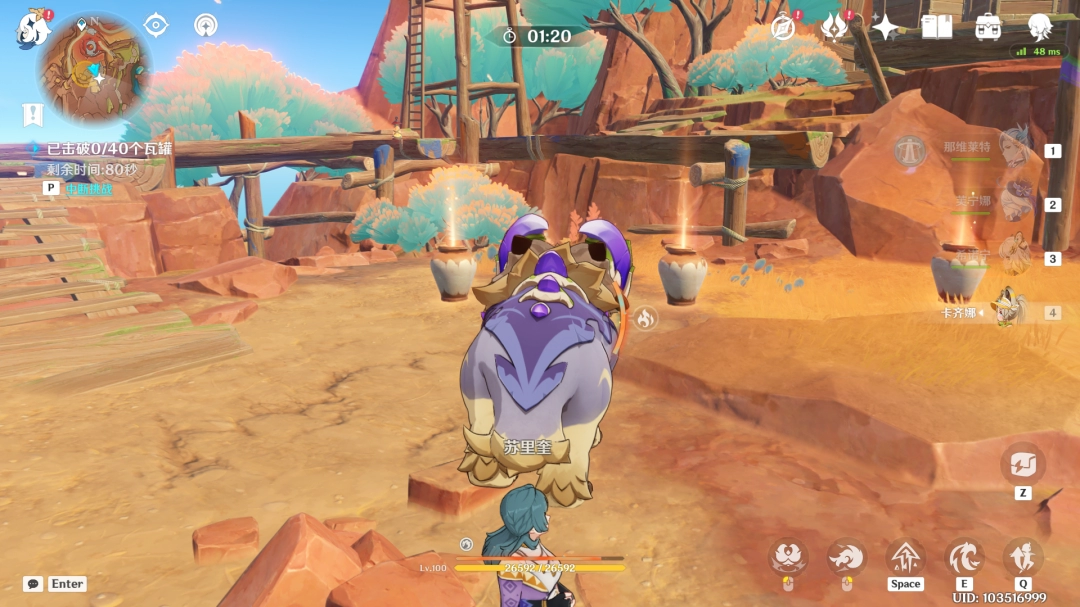Select active party member 卡齐娜
The width and height of the screenshot is (1080, 607).
coord(1010,311)
